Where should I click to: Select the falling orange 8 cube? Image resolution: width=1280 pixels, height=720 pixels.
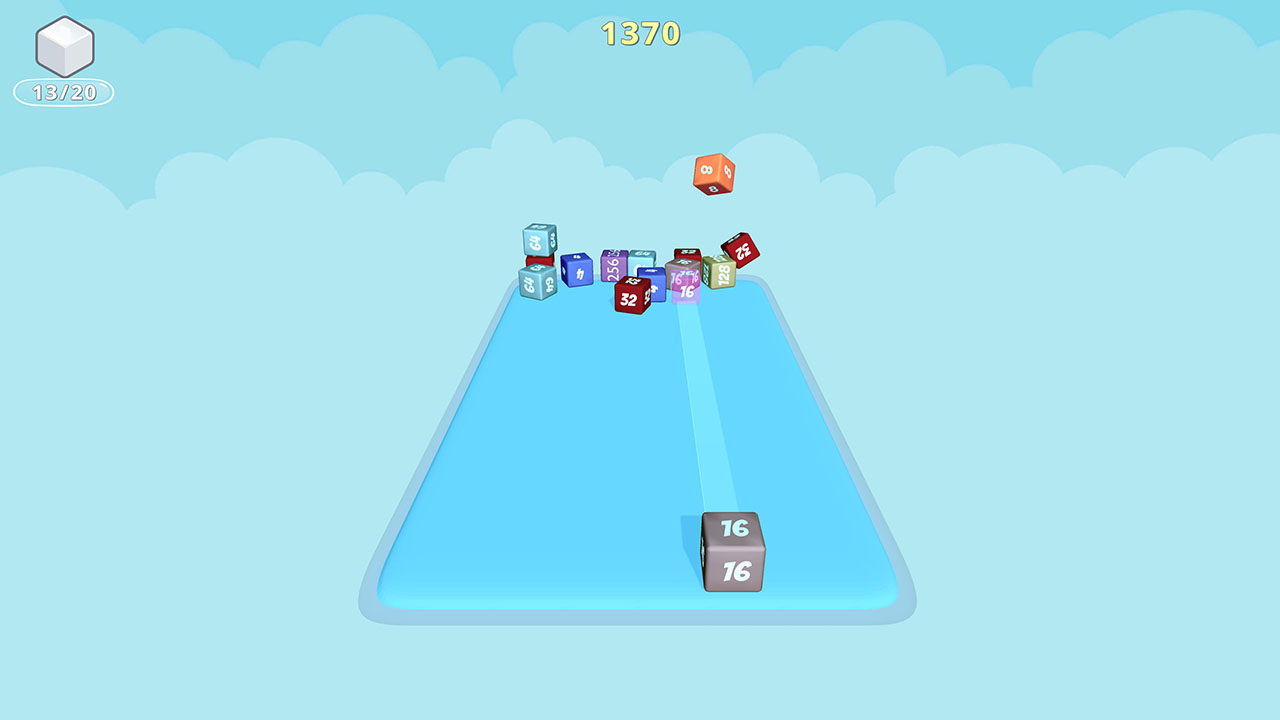(x=714, y=174)
